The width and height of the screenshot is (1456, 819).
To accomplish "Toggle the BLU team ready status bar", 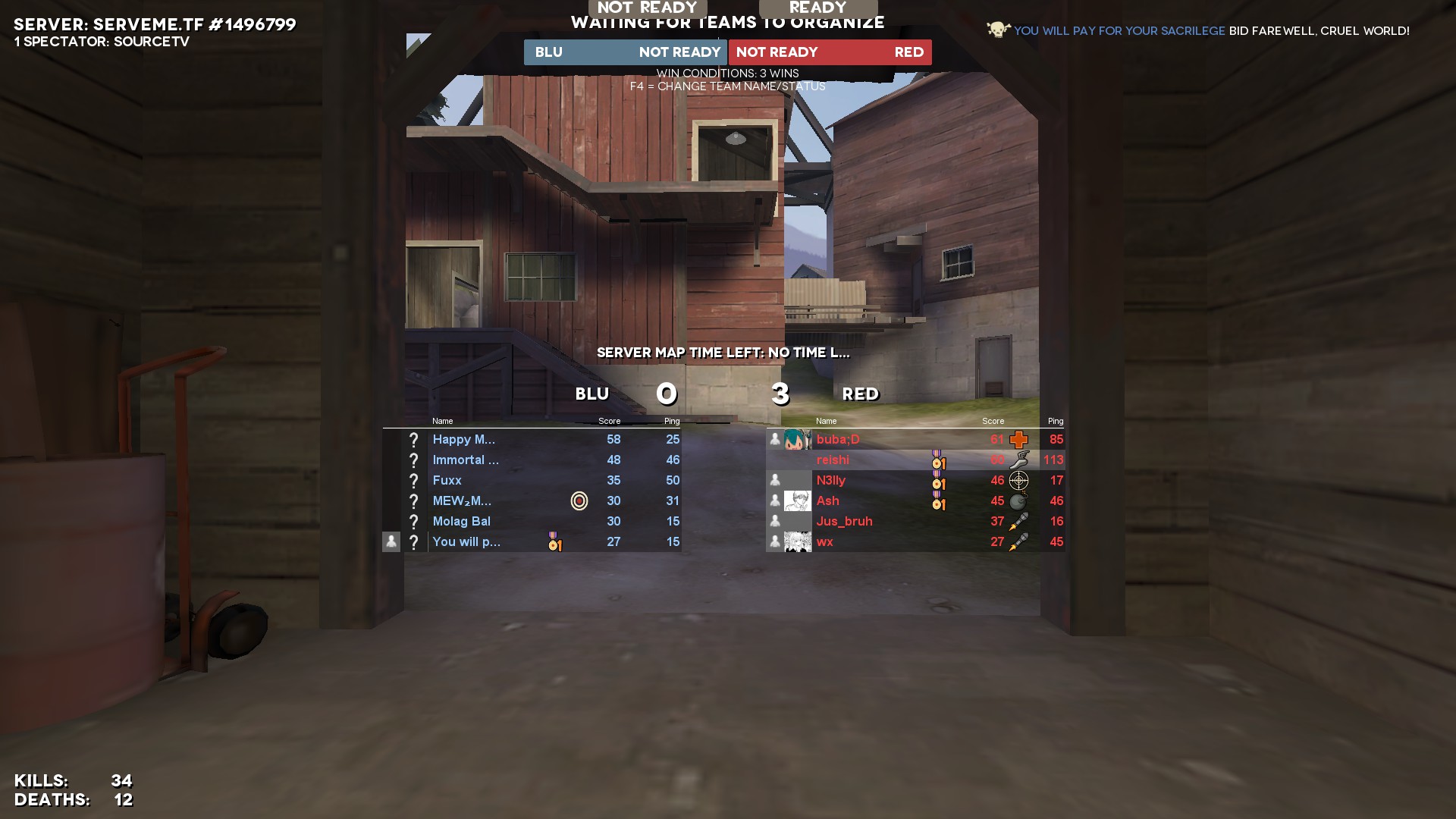I will (626, 52).
